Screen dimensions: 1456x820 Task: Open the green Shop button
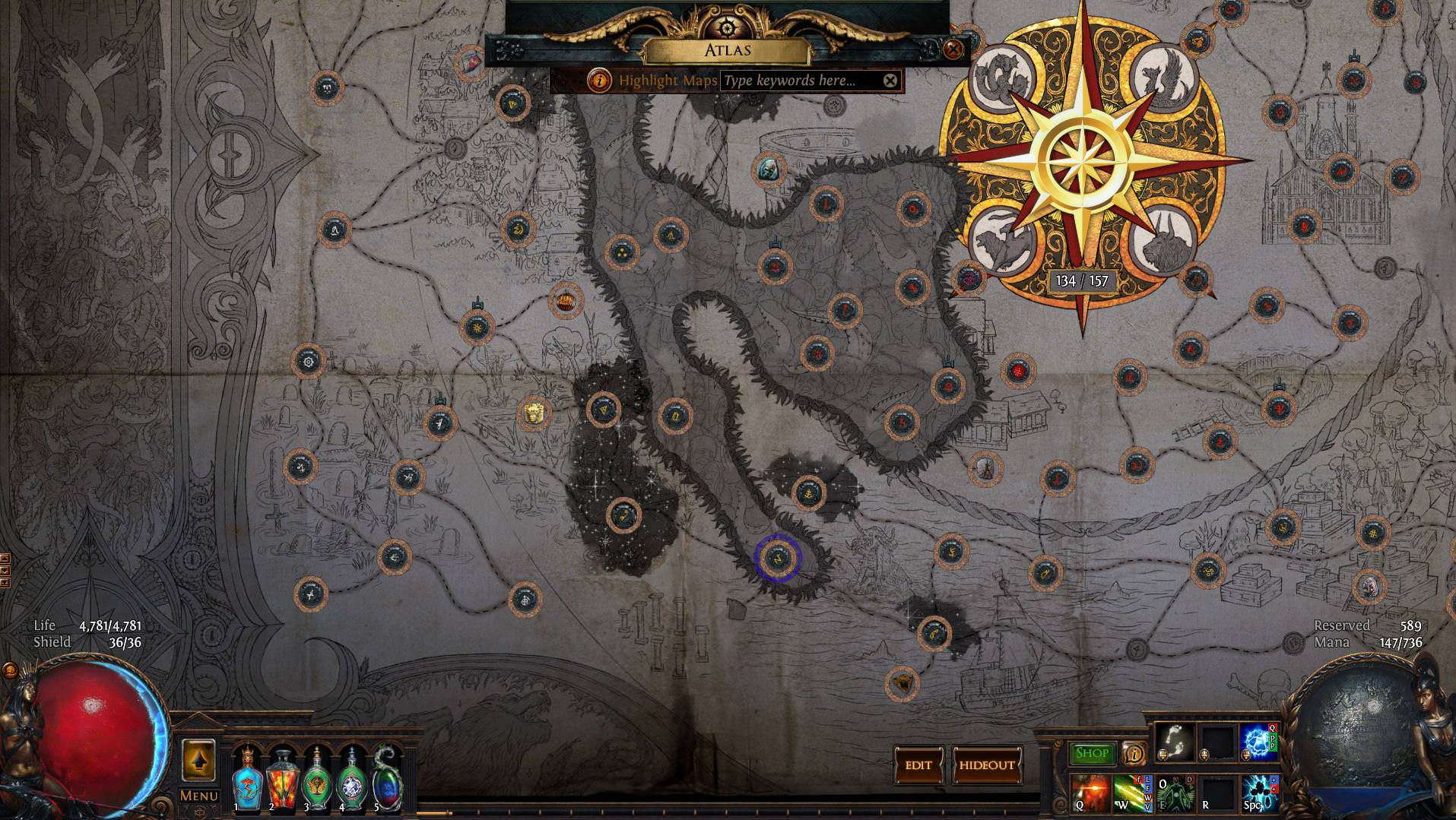click(1091, 753)
